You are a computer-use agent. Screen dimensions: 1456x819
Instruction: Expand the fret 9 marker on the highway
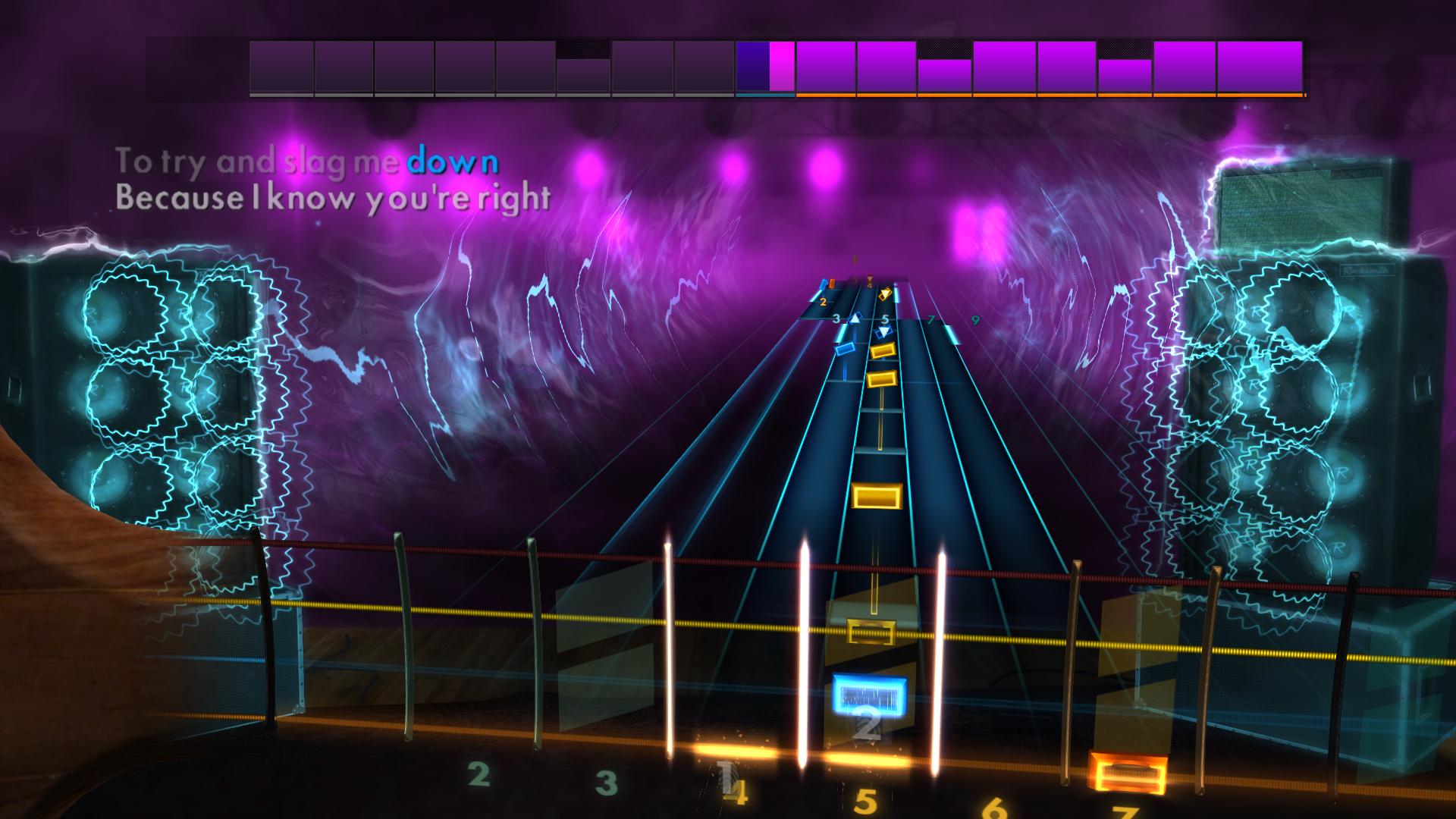(x=975, y=319)
